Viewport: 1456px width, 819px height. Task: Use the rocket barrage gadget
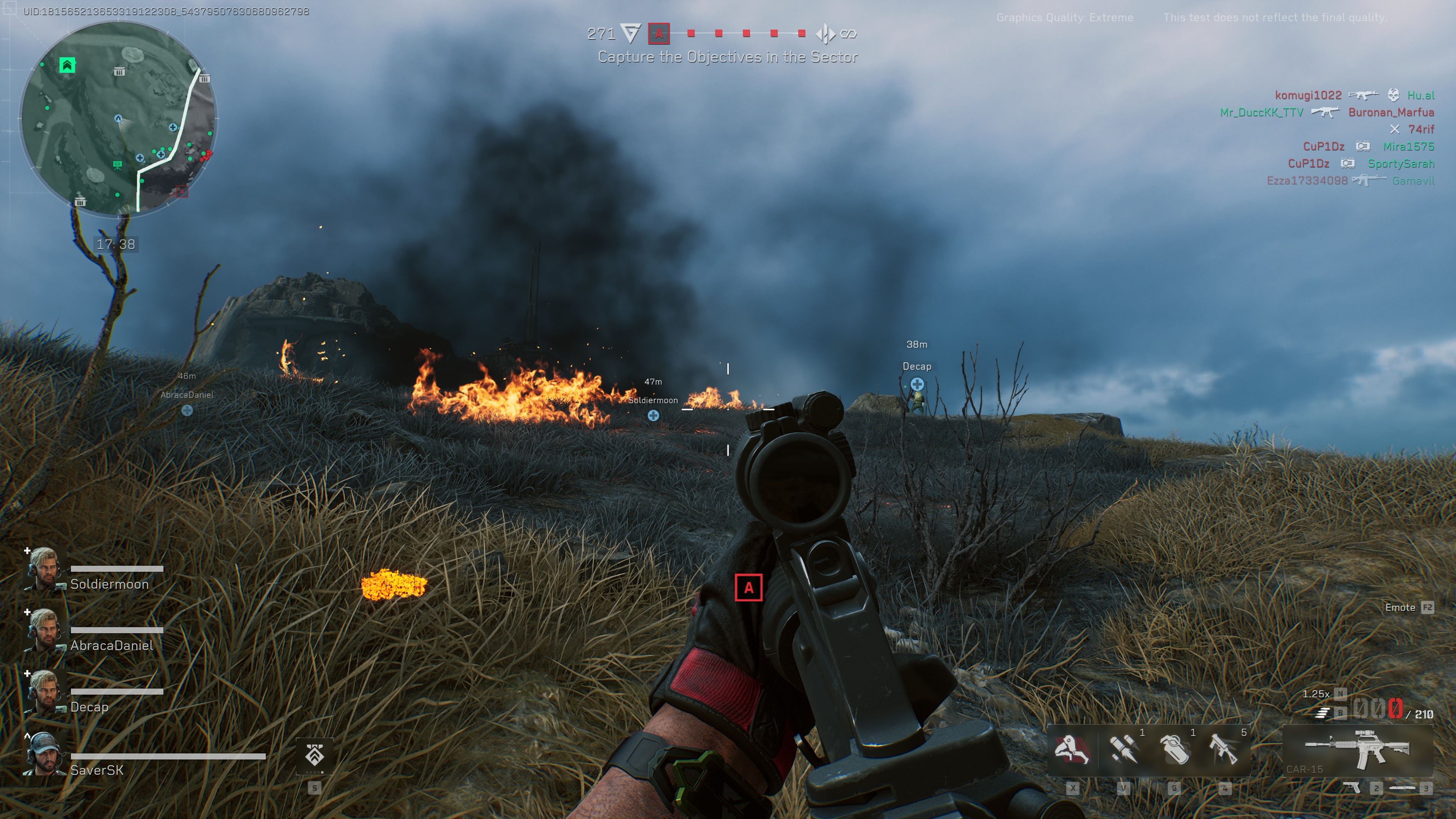tap(1123, 750)
